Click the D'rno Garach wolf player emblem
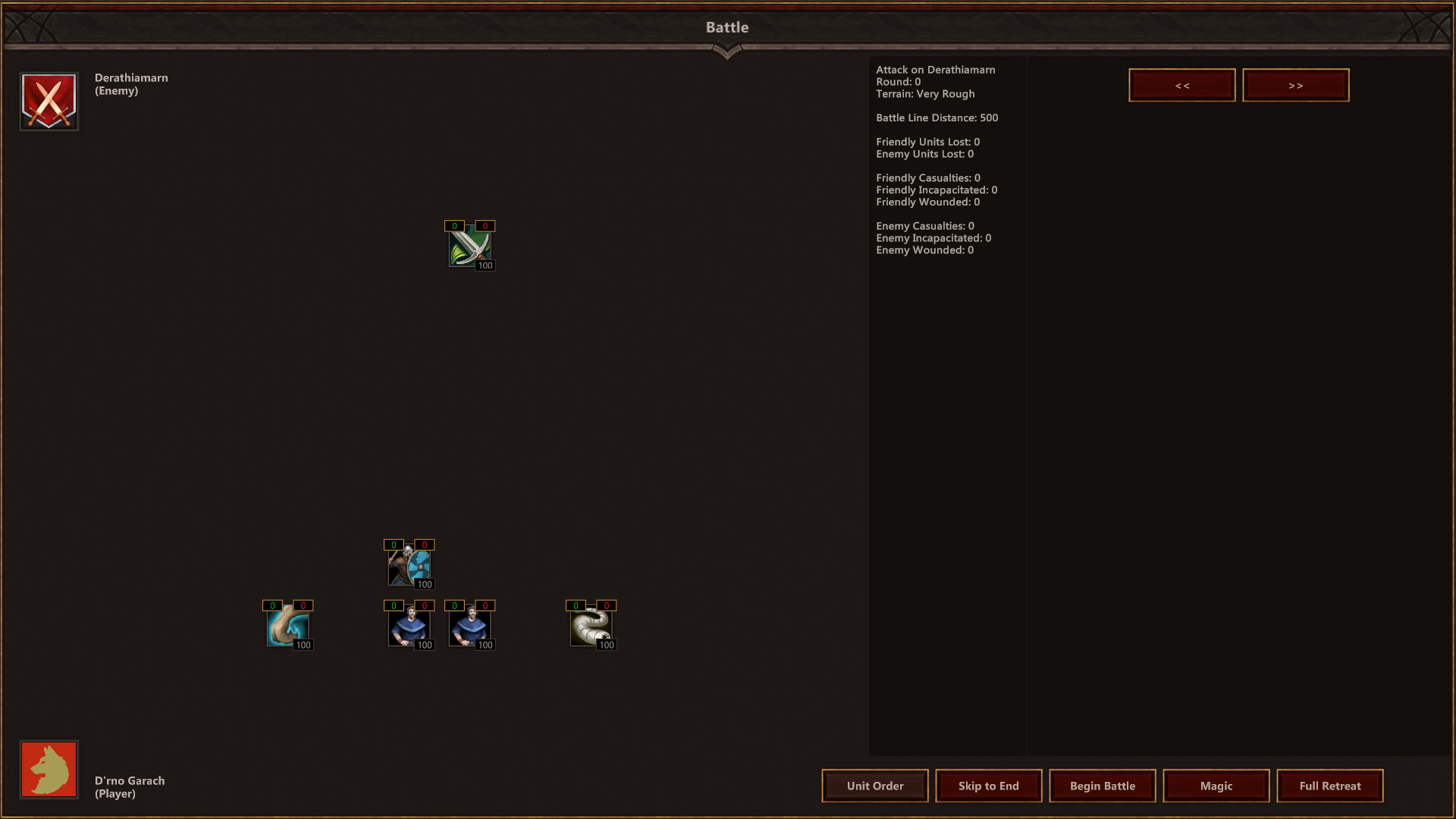Image resolution: width=1456 pixels, height=819 pixels. (x=49, y=770)
